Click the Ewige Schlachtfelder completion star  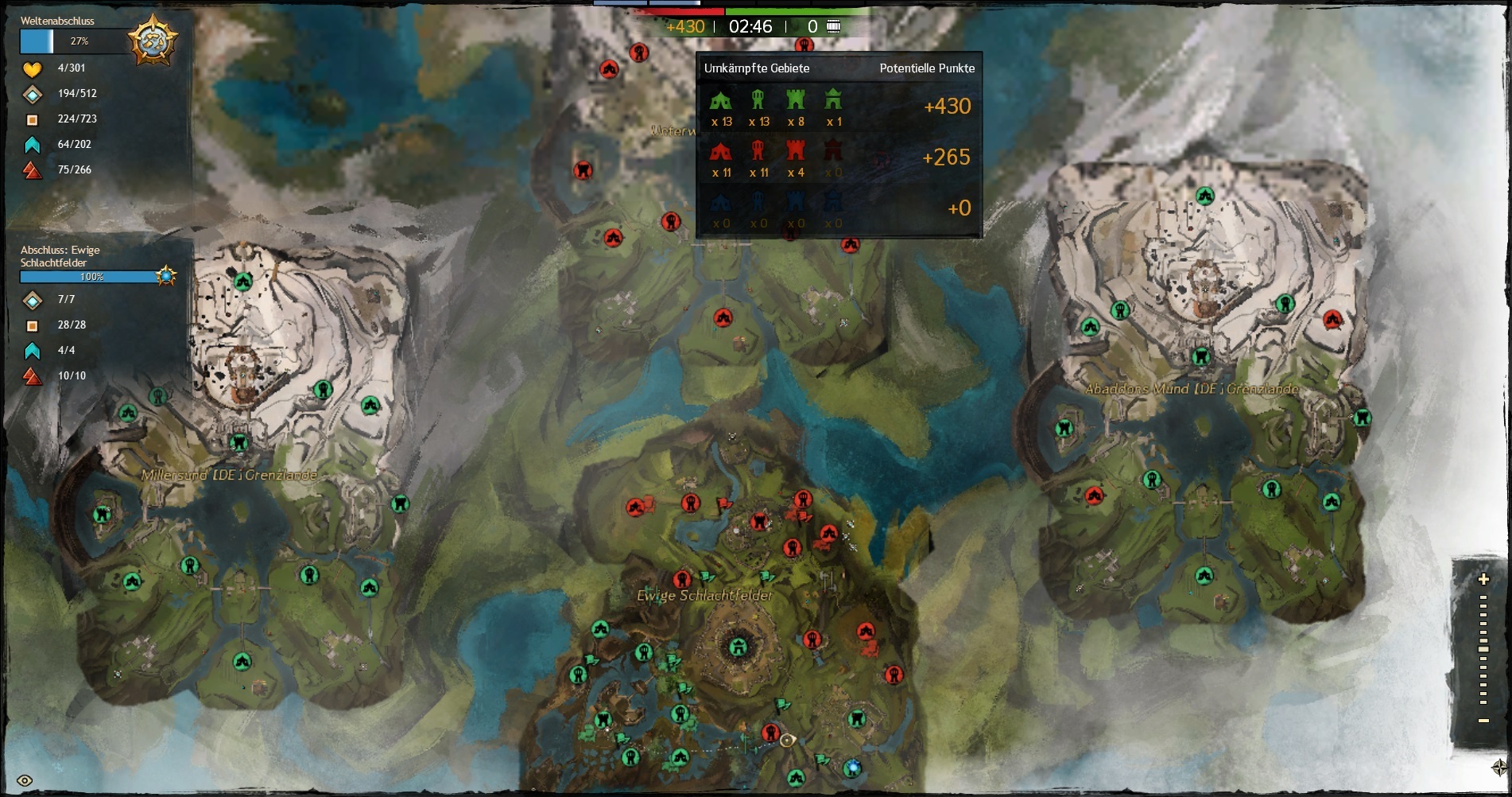pyautogui.click(x=166, y=276)
